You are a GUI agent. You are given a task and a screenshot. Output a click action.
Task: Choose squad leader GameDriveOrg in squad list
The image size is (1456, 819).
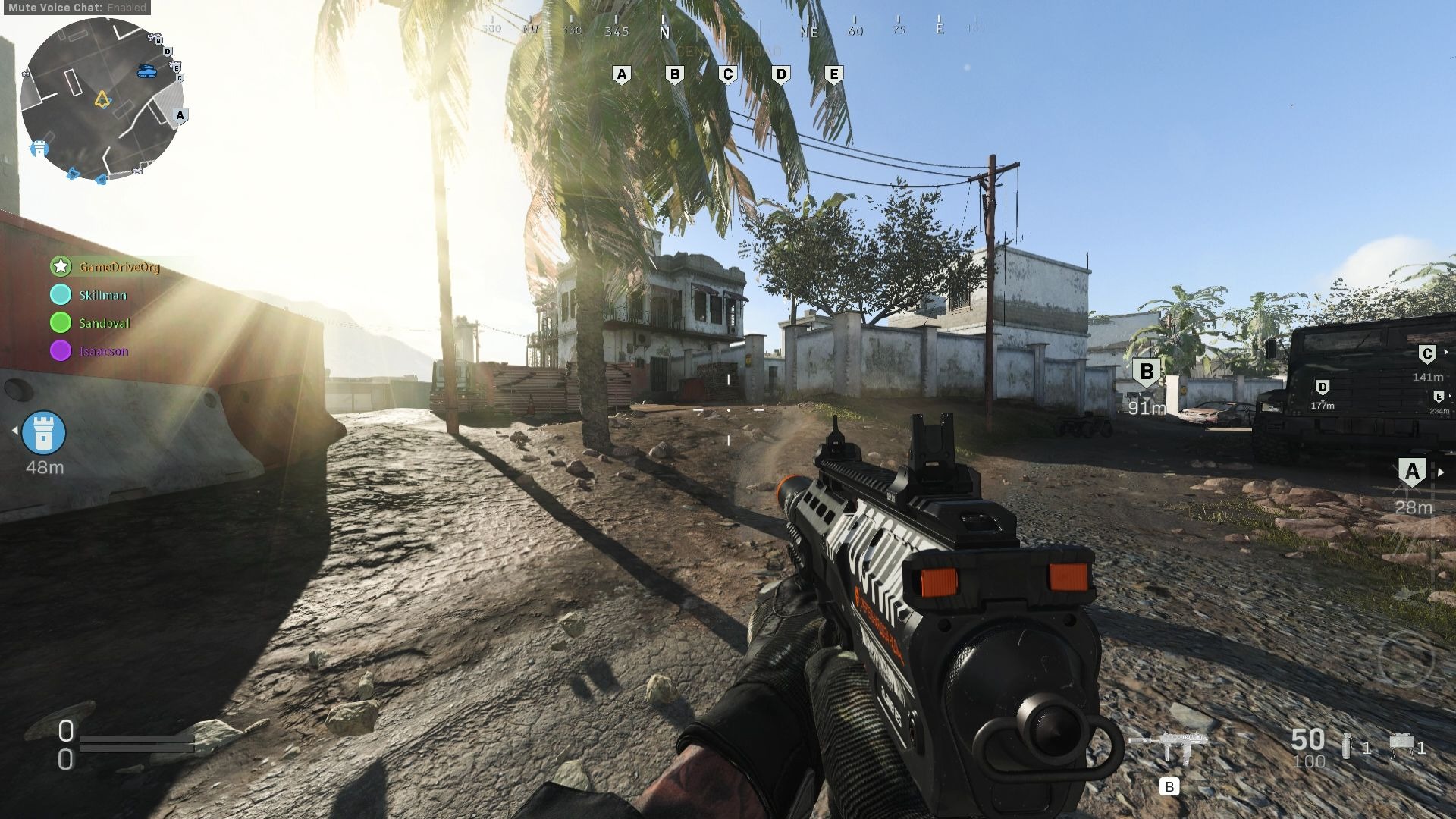tap(119, 267)
